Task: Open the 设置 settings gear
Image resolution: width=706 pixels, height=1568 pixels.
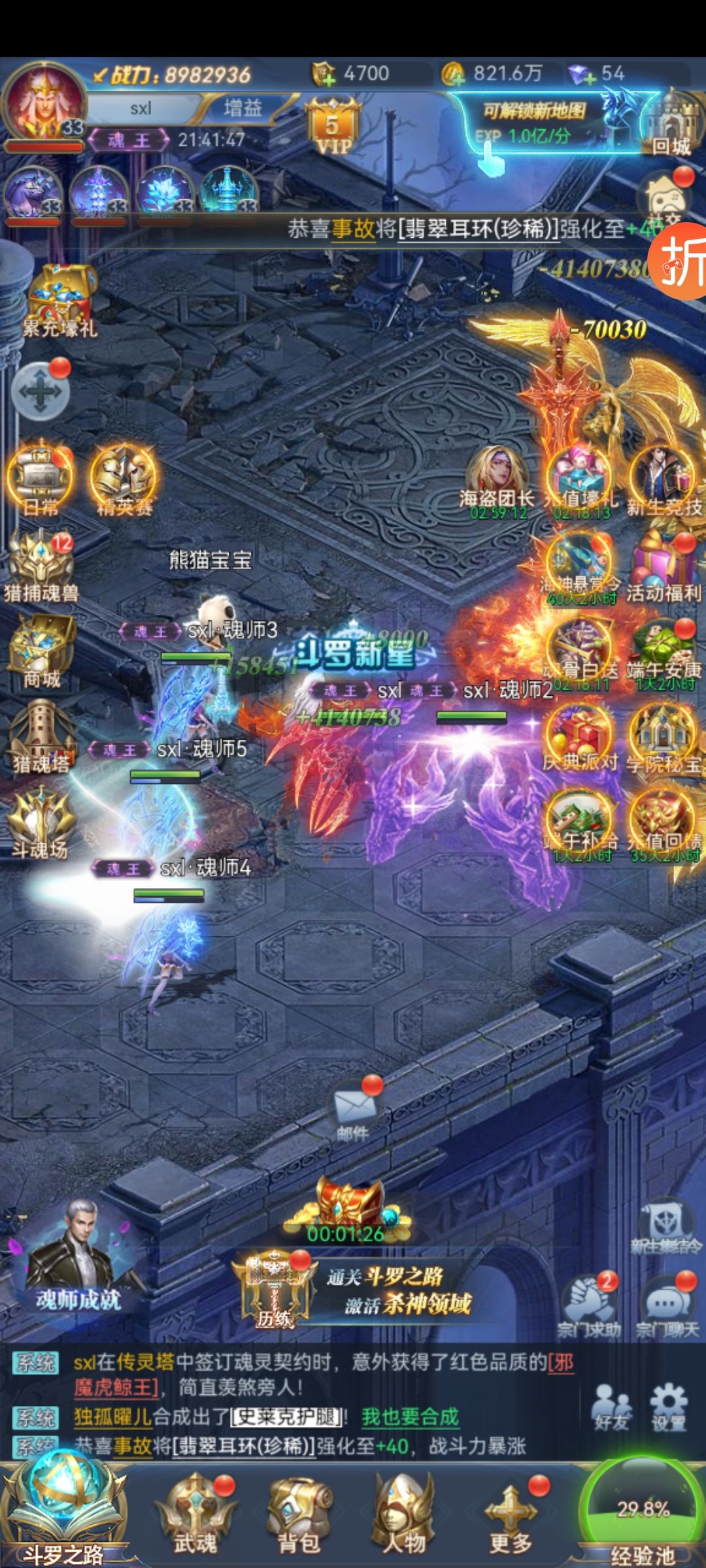Action: tap(668, 1407)
